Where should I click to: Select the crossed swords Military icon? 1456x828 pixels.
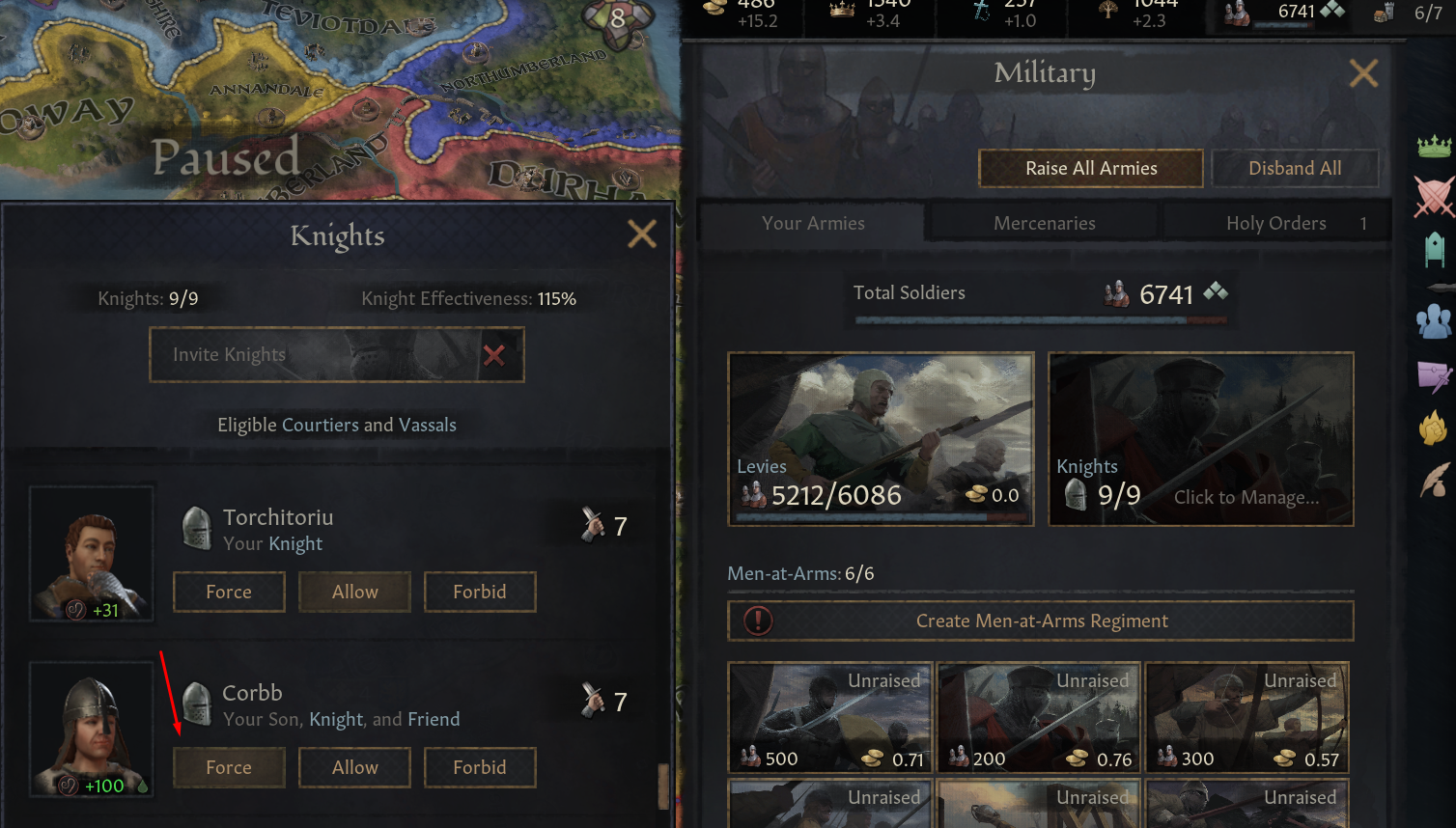tap(1435, 196)
